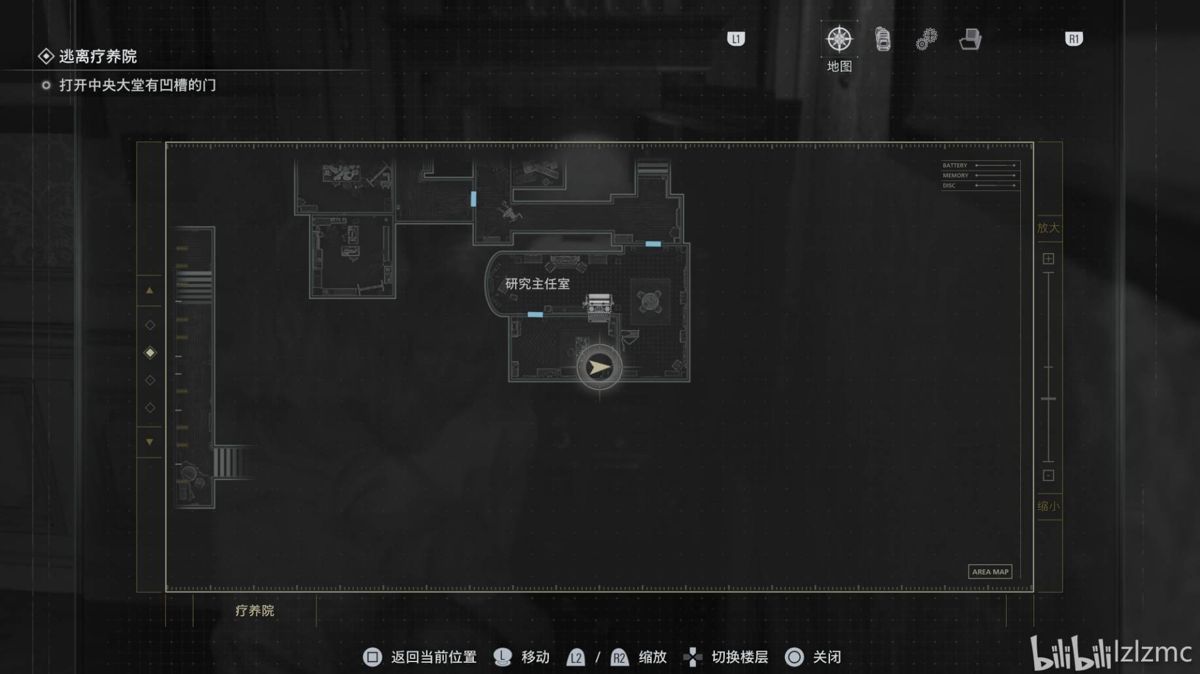This screenshot has width=1200, height=674.
Task: Select the 研究主任室 room label
Action: [537, 284]
